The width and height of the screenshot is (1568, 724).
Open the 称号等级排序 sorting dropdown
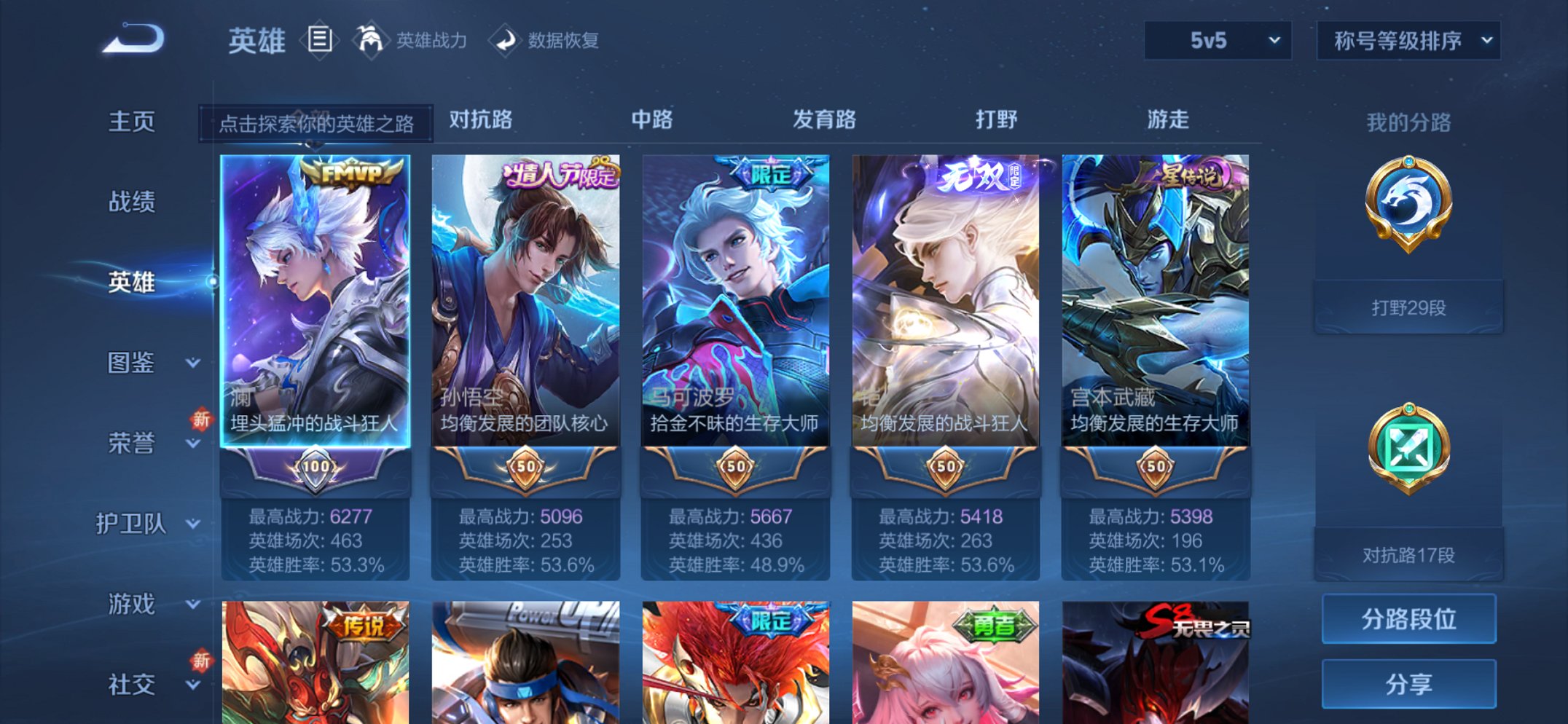click(x=1408, y=42)
